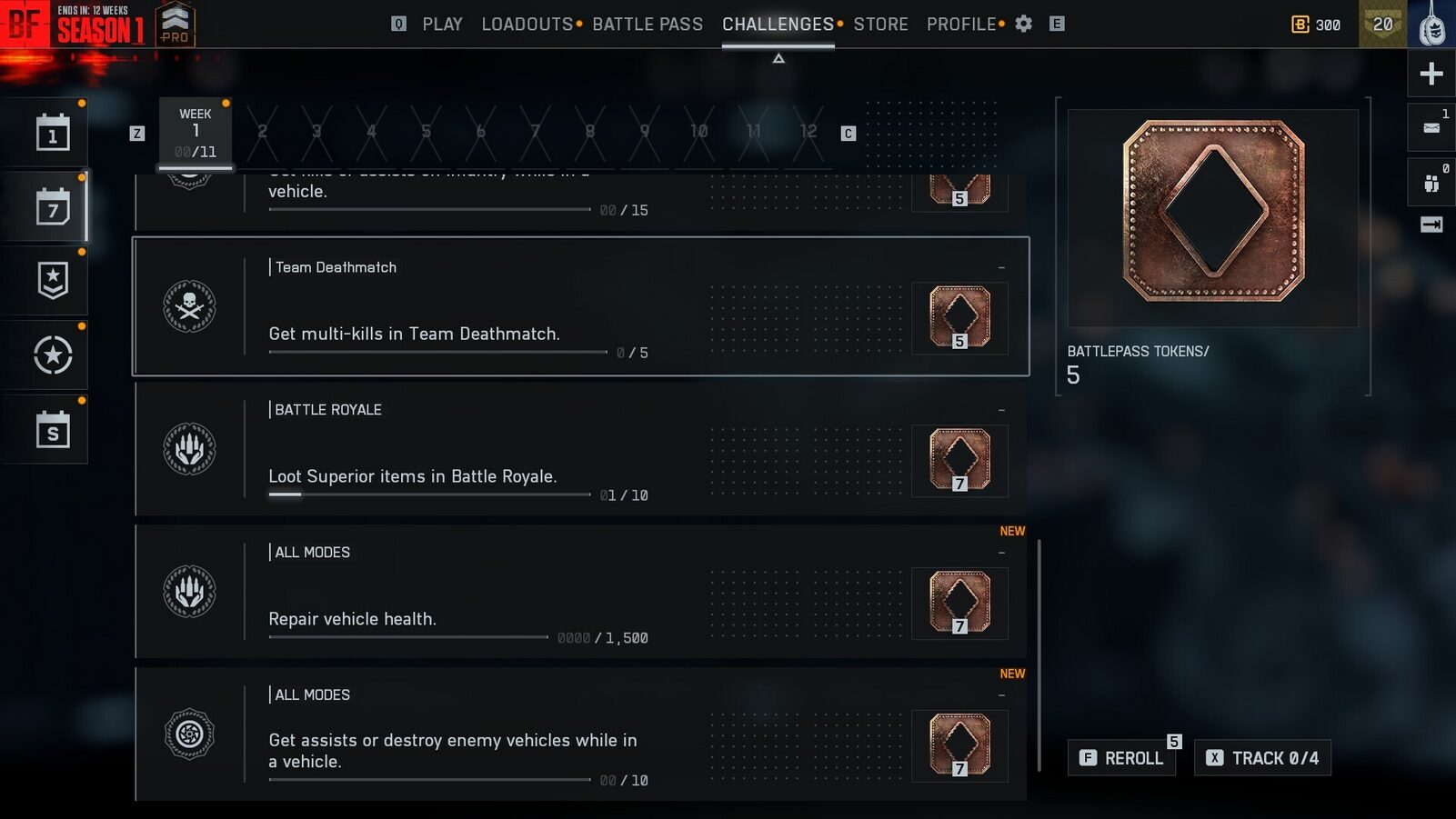Select the weekly calendar 7 icon

[x=53, y=208]
